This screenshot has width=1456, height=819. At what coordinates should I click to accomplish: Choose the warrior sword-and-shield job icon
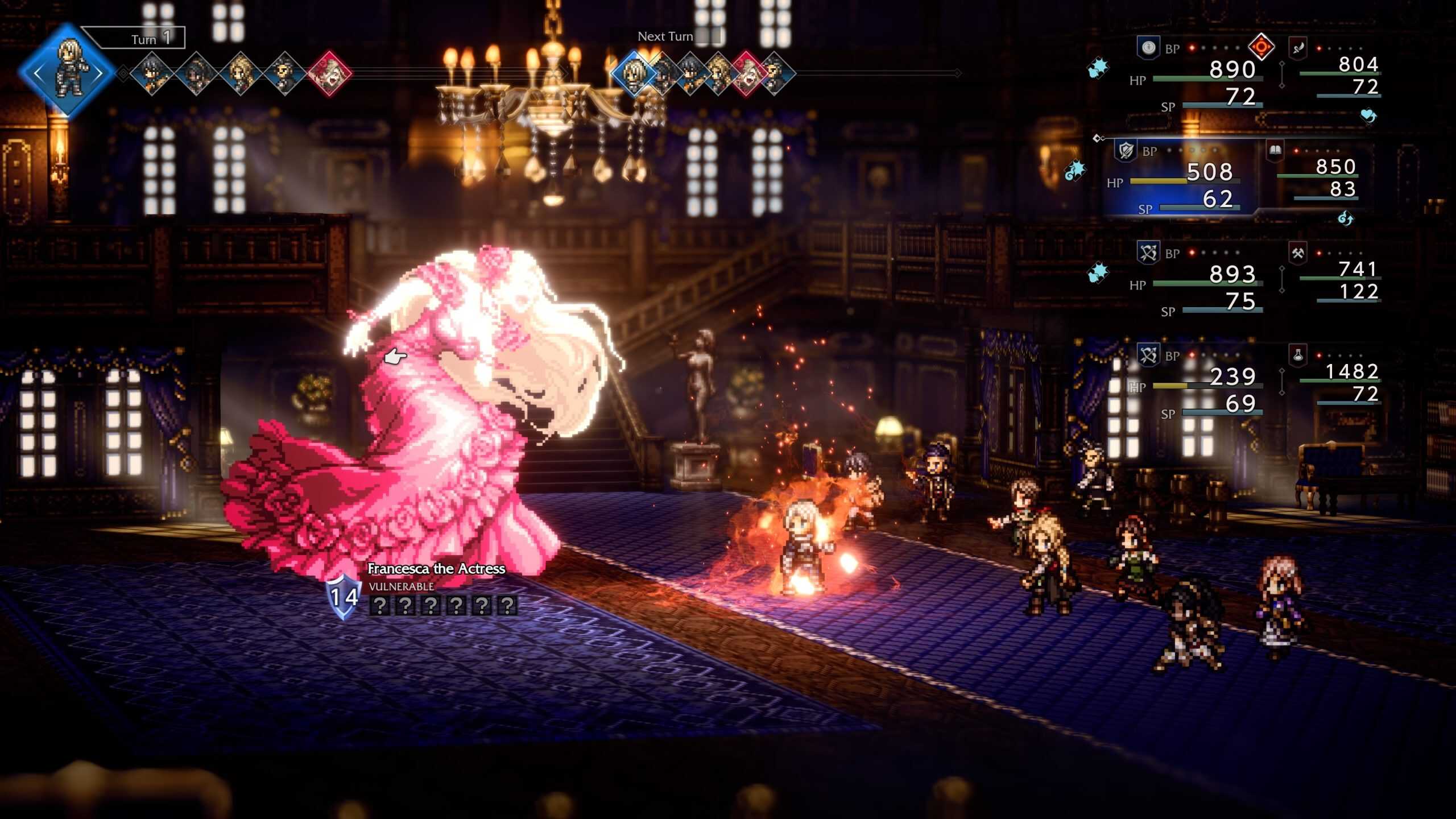point(1126,151)
